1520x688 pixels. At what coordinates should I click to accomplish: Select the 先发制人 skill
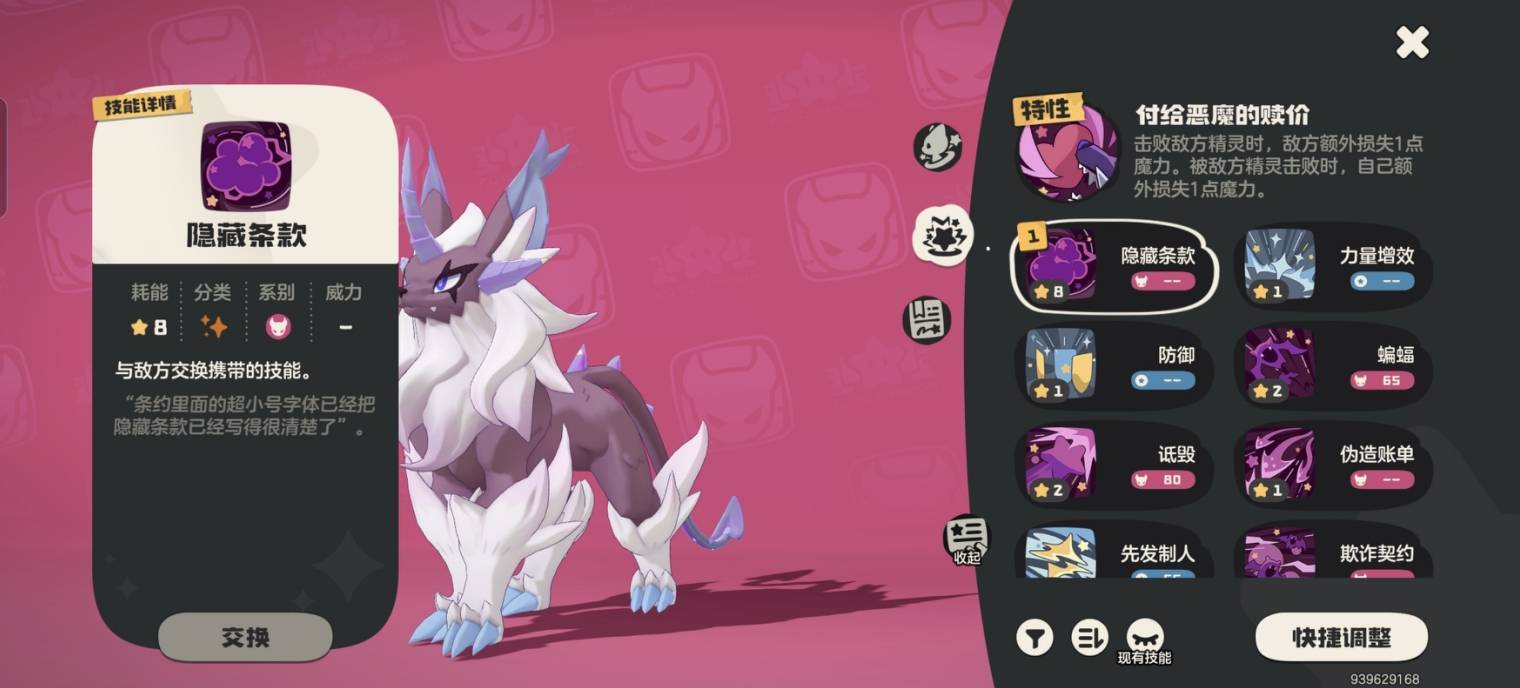click(1115, 553)
